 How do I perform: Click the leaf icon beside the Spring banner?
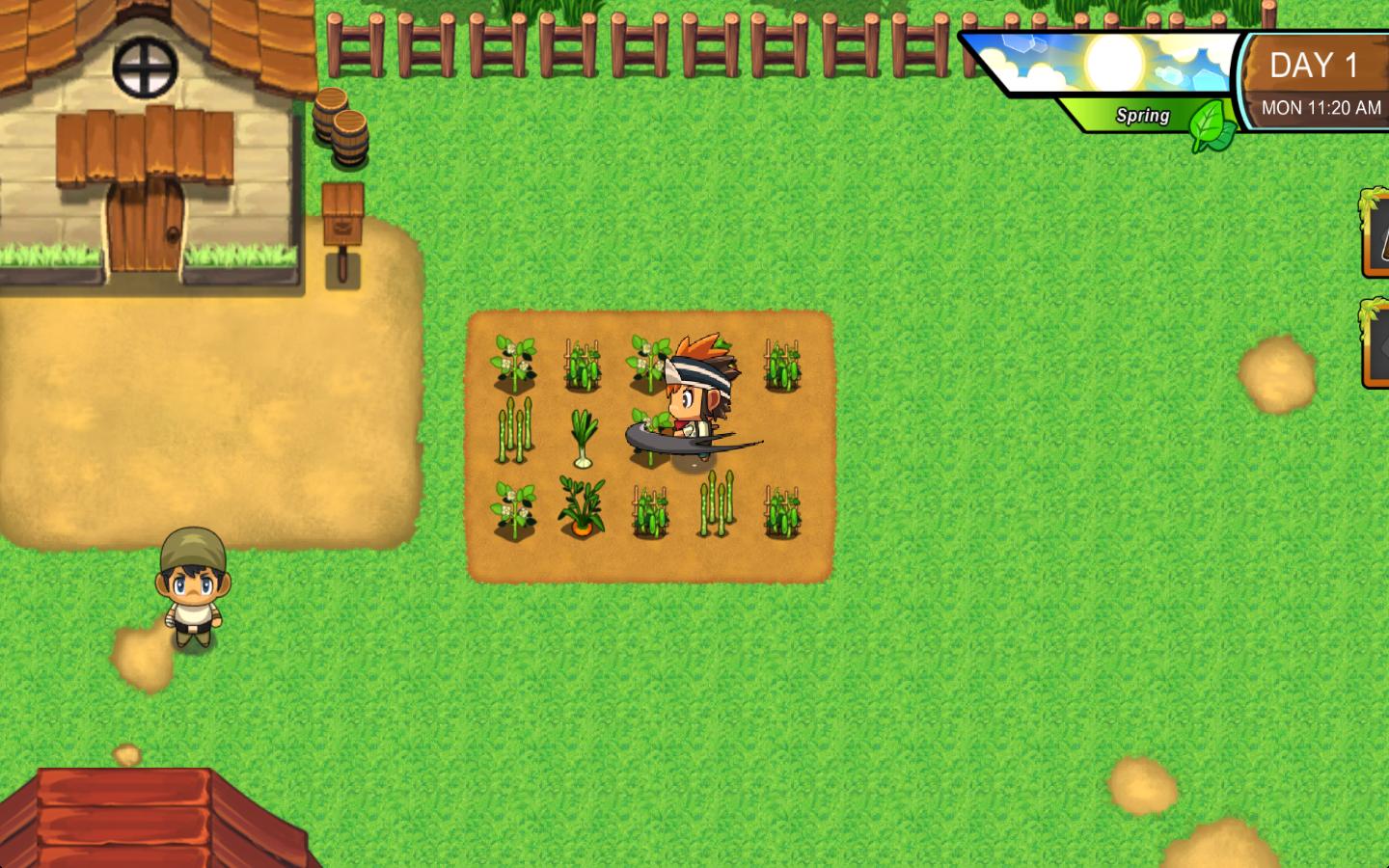1209,121
